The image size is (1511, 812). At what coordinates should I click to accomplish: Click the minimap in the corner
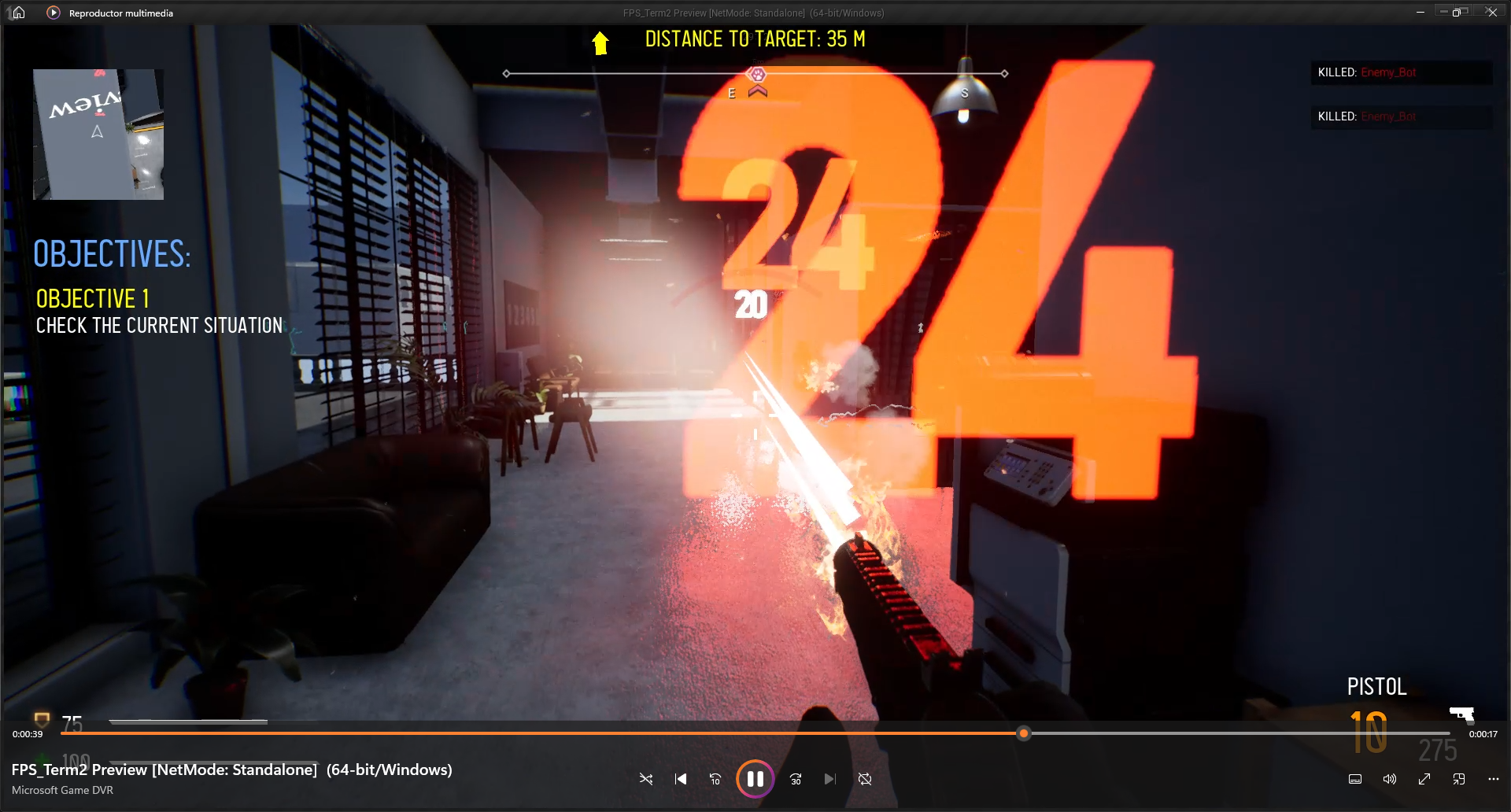tap(98, 134)
